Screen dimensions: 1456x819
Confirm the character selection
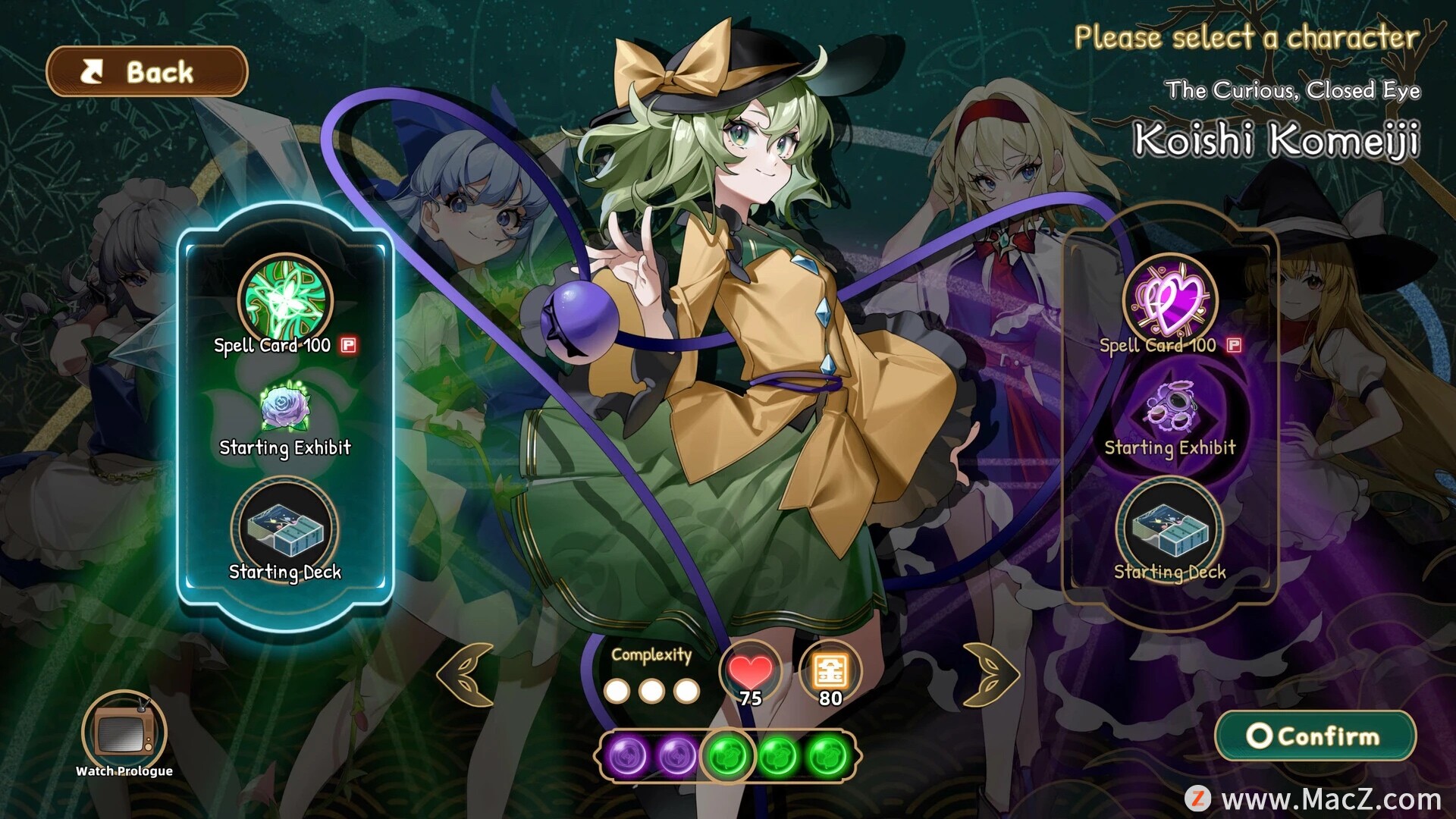pos(1316,736)
